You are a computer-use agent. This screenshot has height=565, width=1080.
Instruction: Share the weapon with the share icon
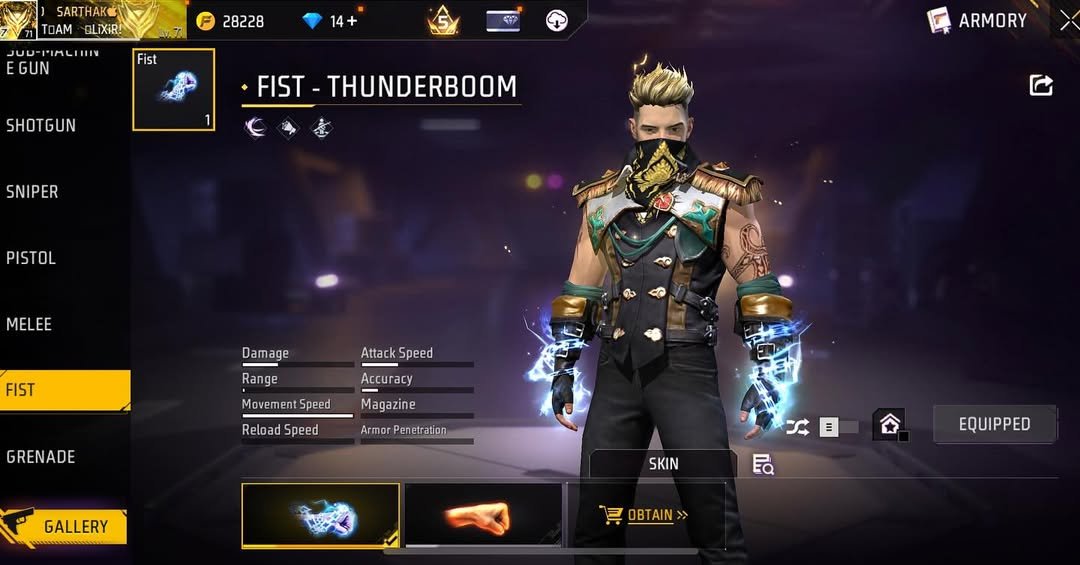tap(1041, 86)
